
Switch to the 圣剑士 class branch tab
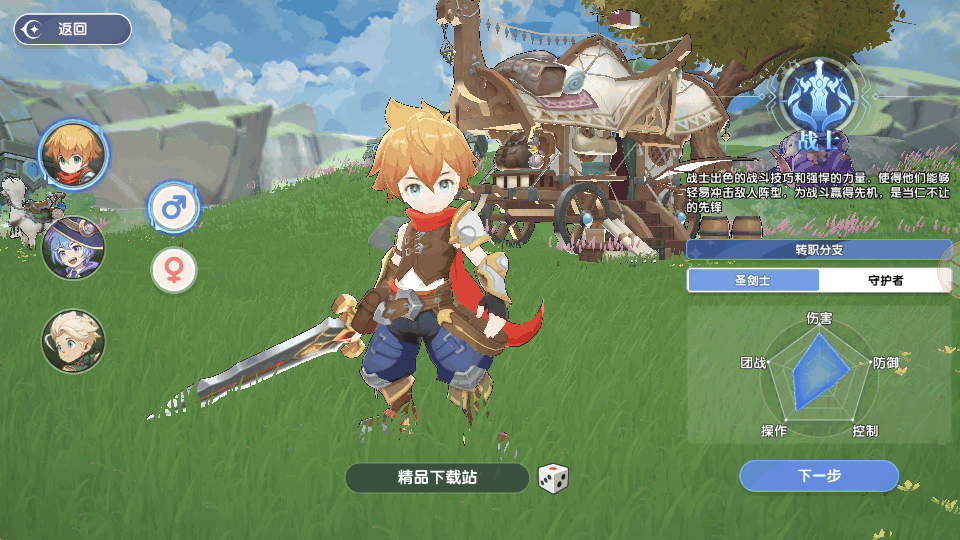(753, 281)
